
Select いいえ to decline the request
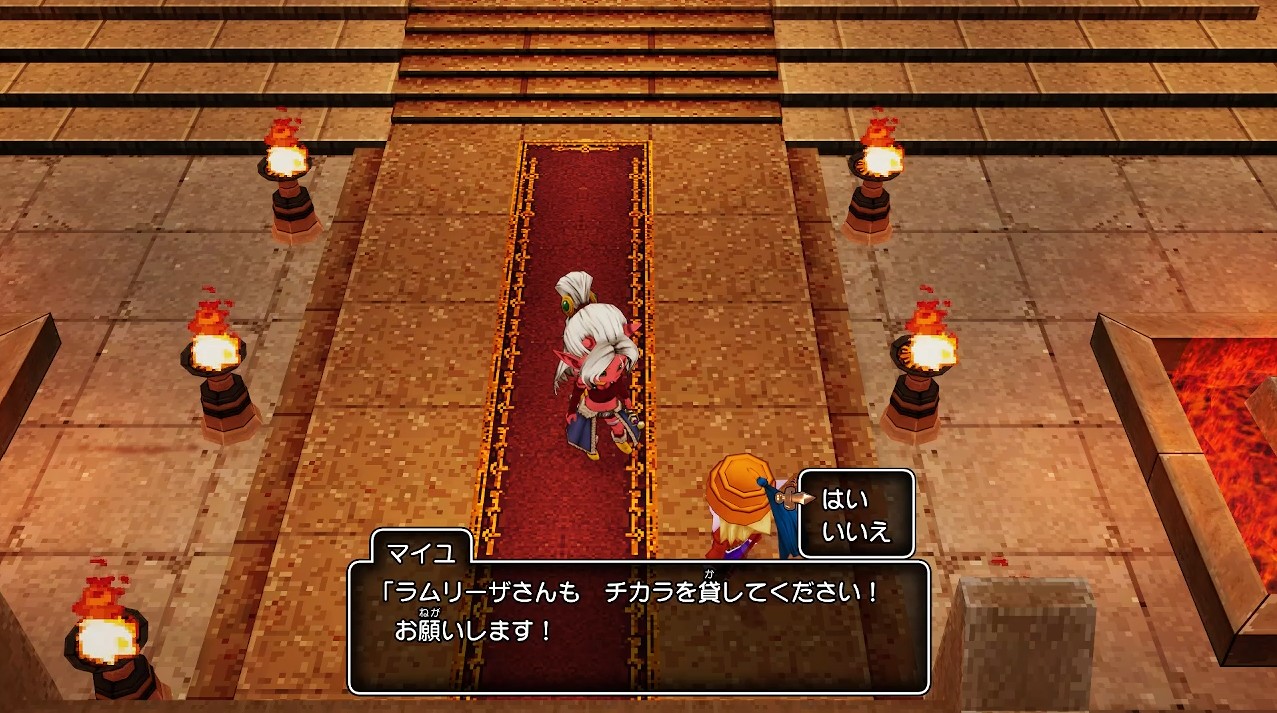click(855, 532)
